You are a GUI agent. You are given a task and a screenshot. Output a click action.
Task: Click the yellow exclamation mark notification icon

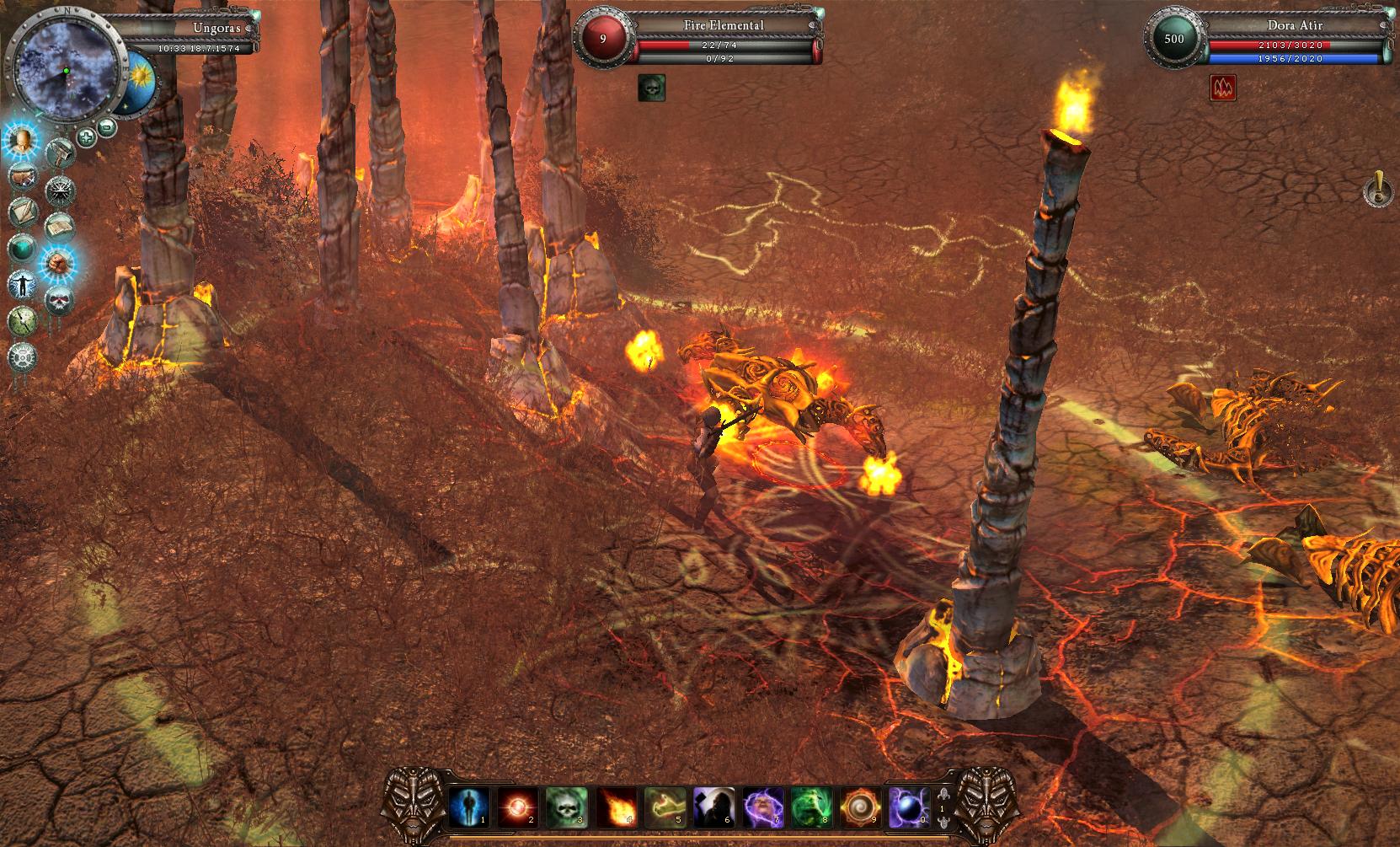point(1377,189)
